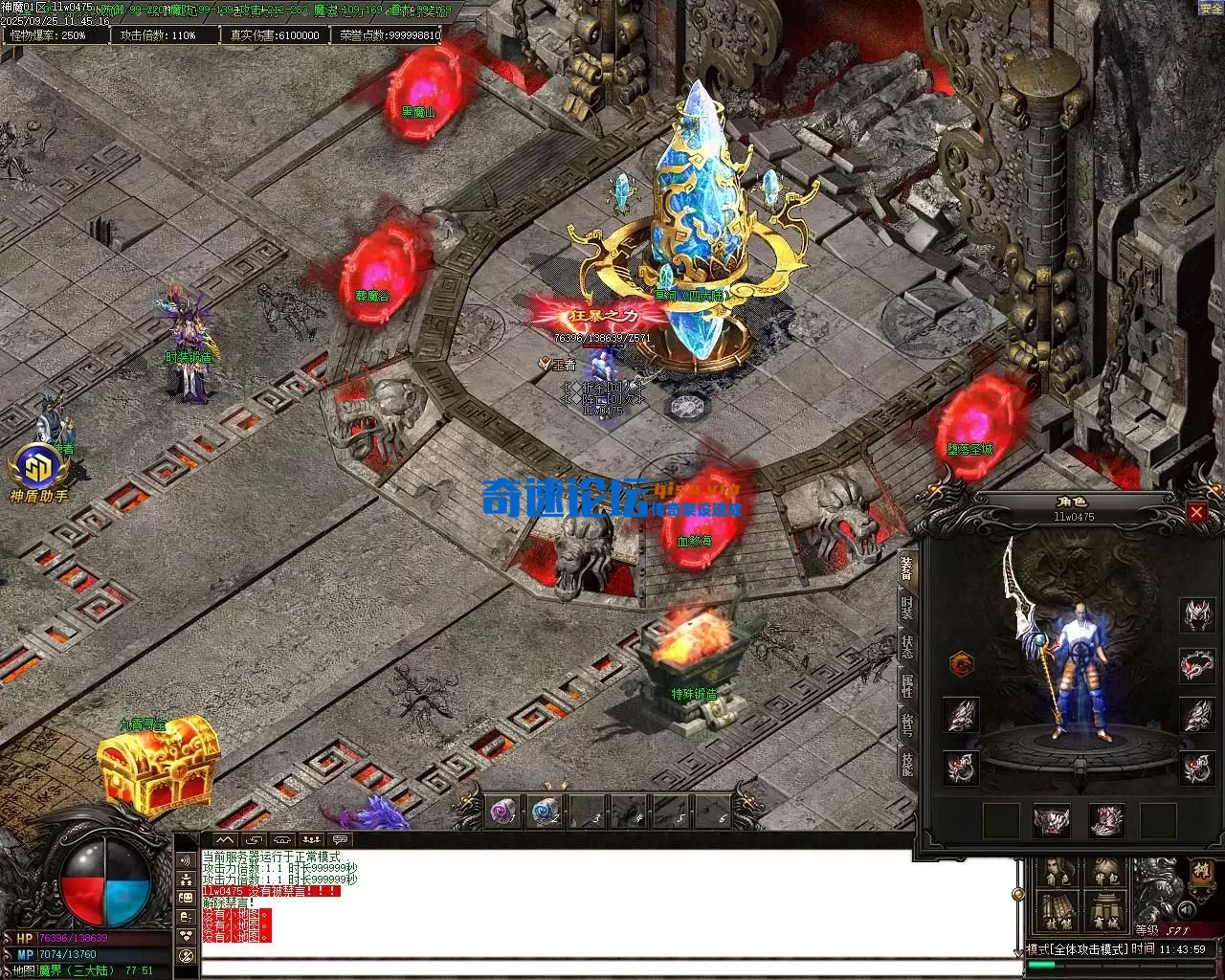The image size is (1225, 980).
Task: Click the orange dragon emblem slot
Action: pyautogui.click(x=961, y=663)
